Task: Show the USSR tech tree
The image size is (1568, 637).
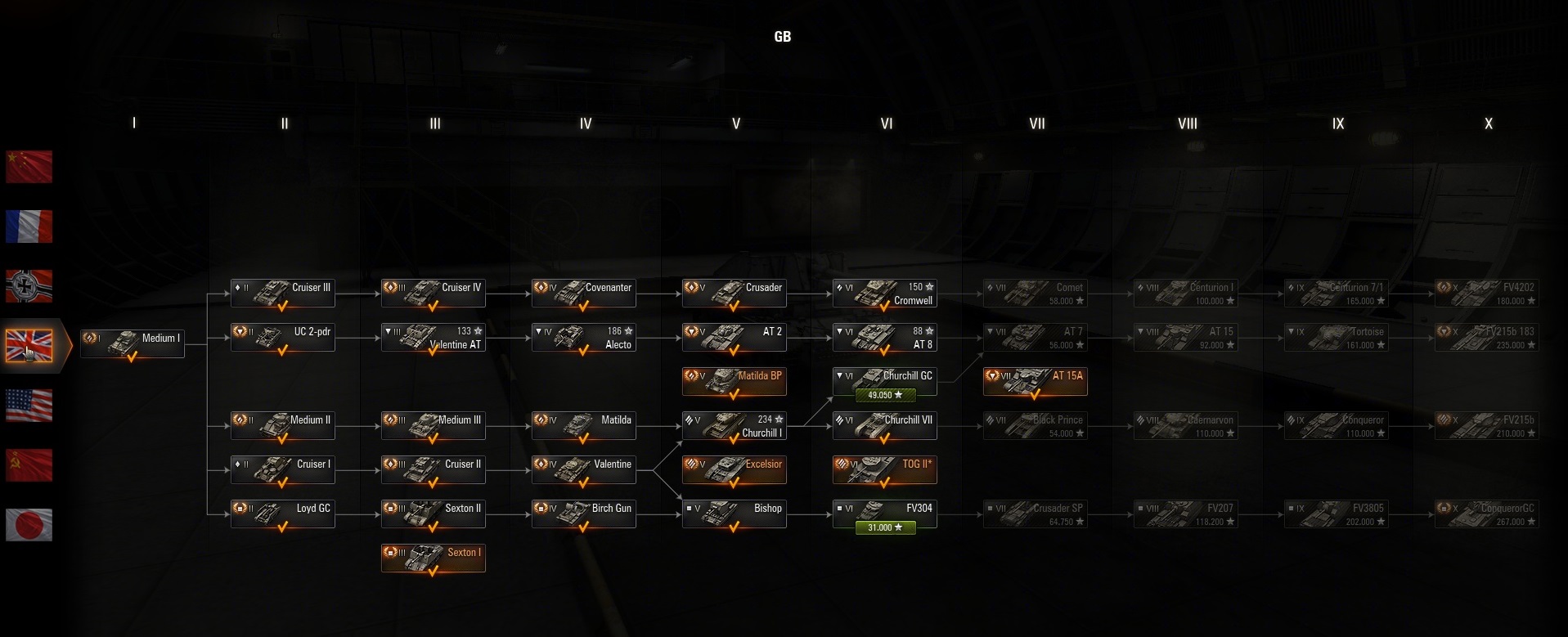Action: tap(29, 465)
